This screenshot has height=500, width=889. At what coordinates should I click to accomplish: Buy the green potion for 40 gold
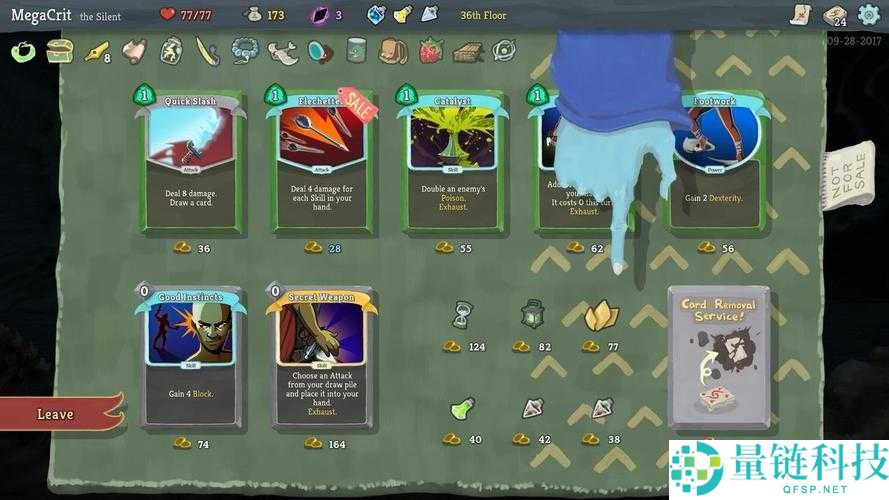(461, 410)
